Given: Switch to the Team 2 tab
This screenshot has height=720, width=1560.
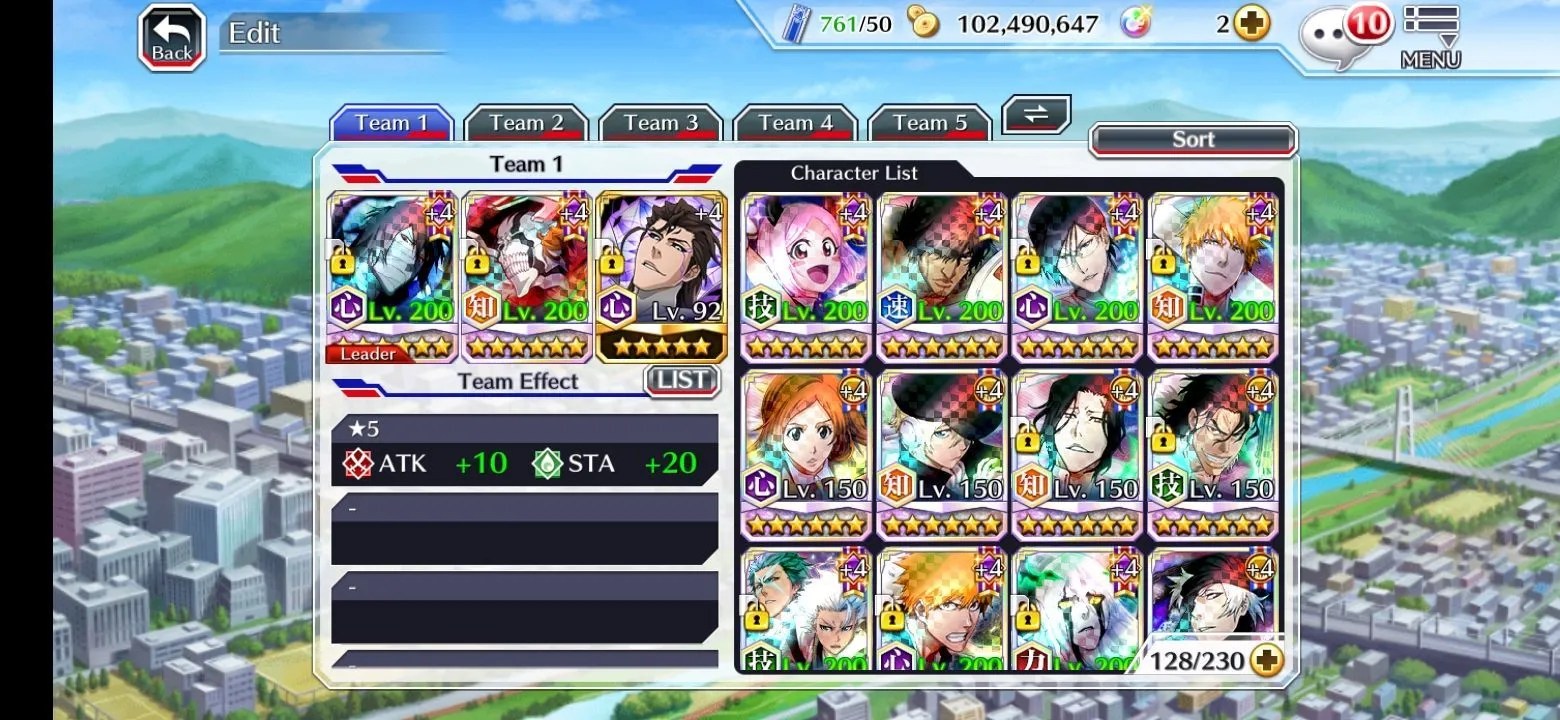Looking at the screenshot, I should (x=526, y=124).
